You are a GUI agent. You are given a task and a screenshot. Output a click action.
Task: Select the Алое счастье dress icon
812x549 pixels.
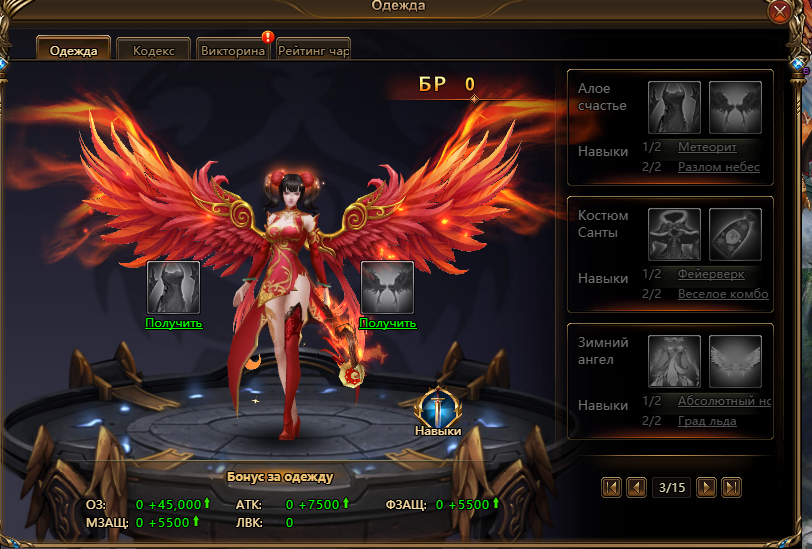point(674,108)
